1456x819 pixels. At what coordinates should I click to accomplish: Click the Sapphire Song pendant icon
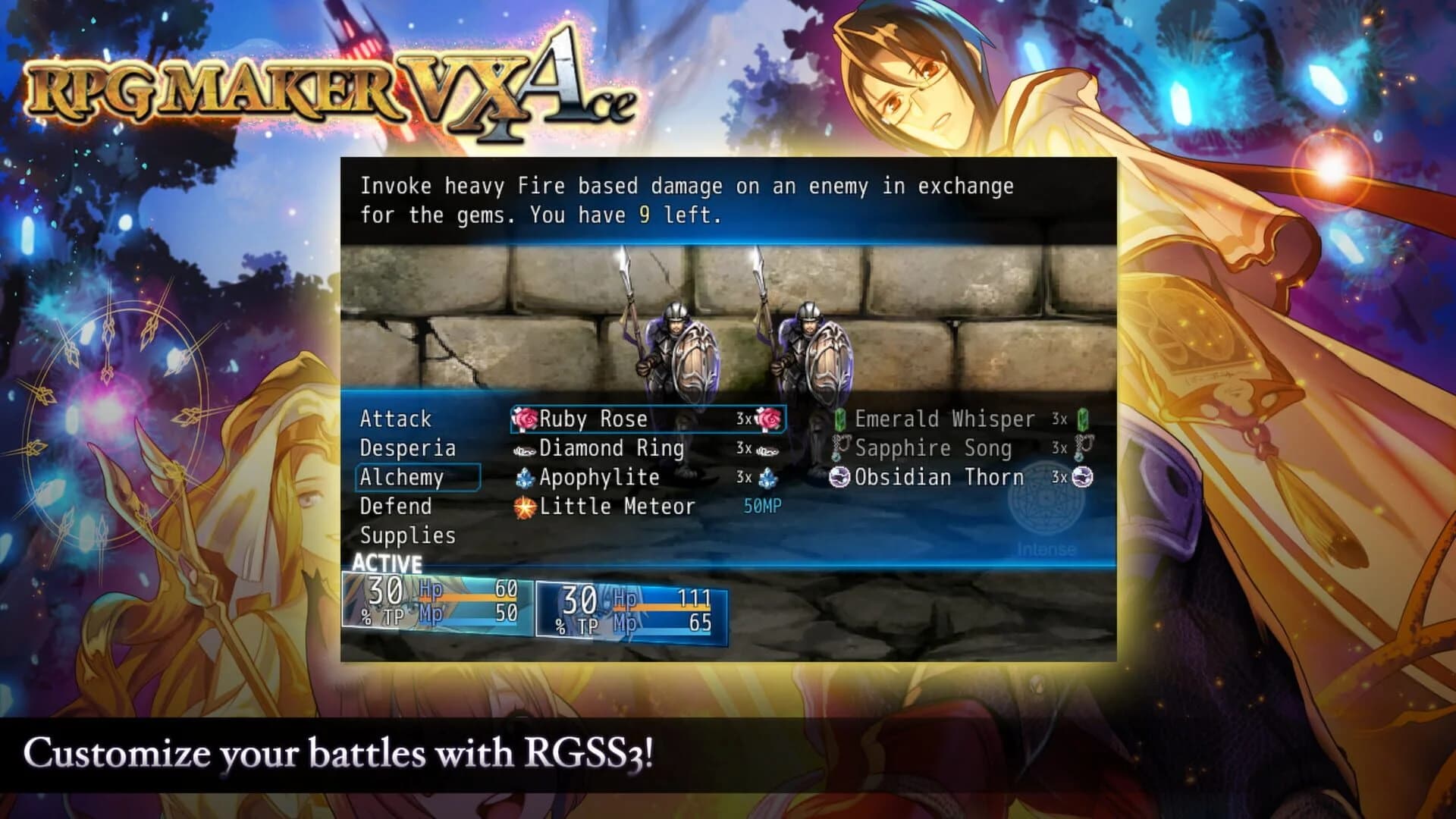coord(838,448)
